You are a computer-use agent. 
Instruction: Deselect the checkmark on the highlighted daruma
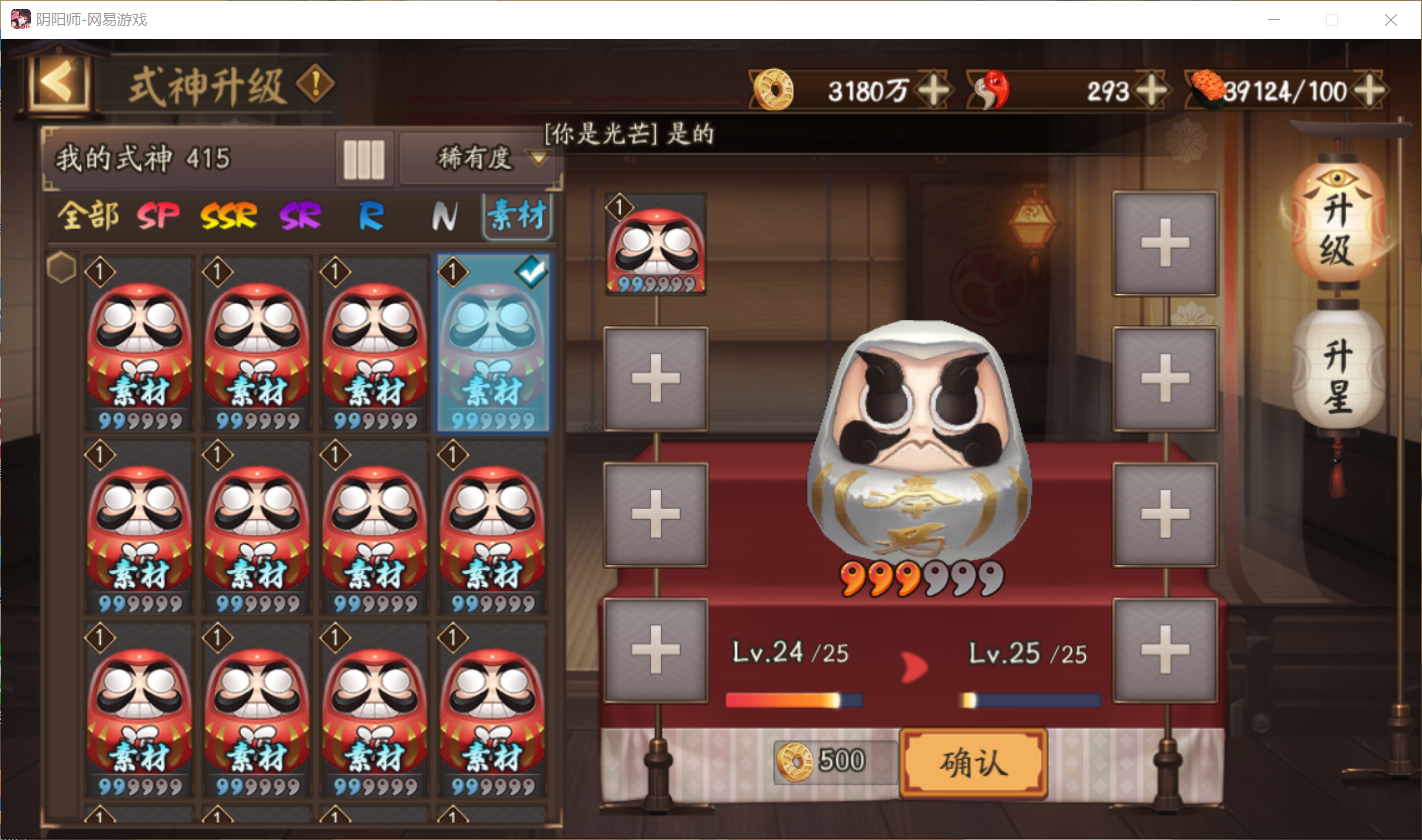pyautogui.click(x=531, y=271)
